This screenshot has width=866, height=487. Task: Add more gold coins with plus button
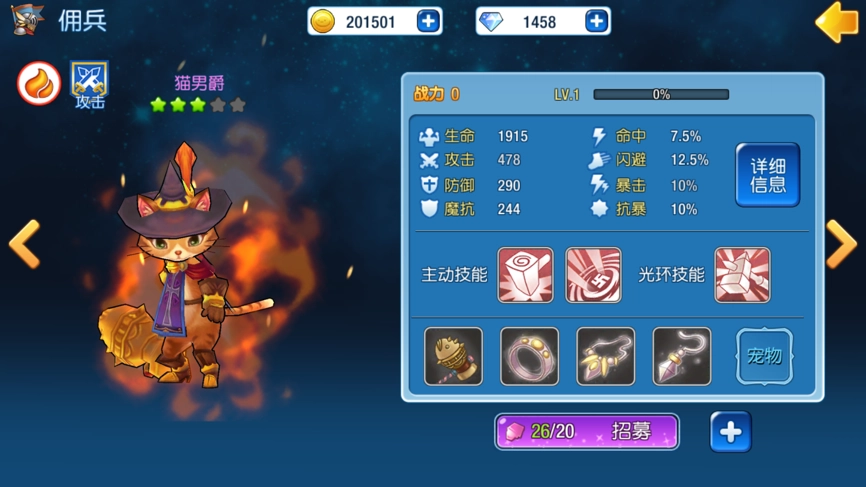[x=428, y=21]
